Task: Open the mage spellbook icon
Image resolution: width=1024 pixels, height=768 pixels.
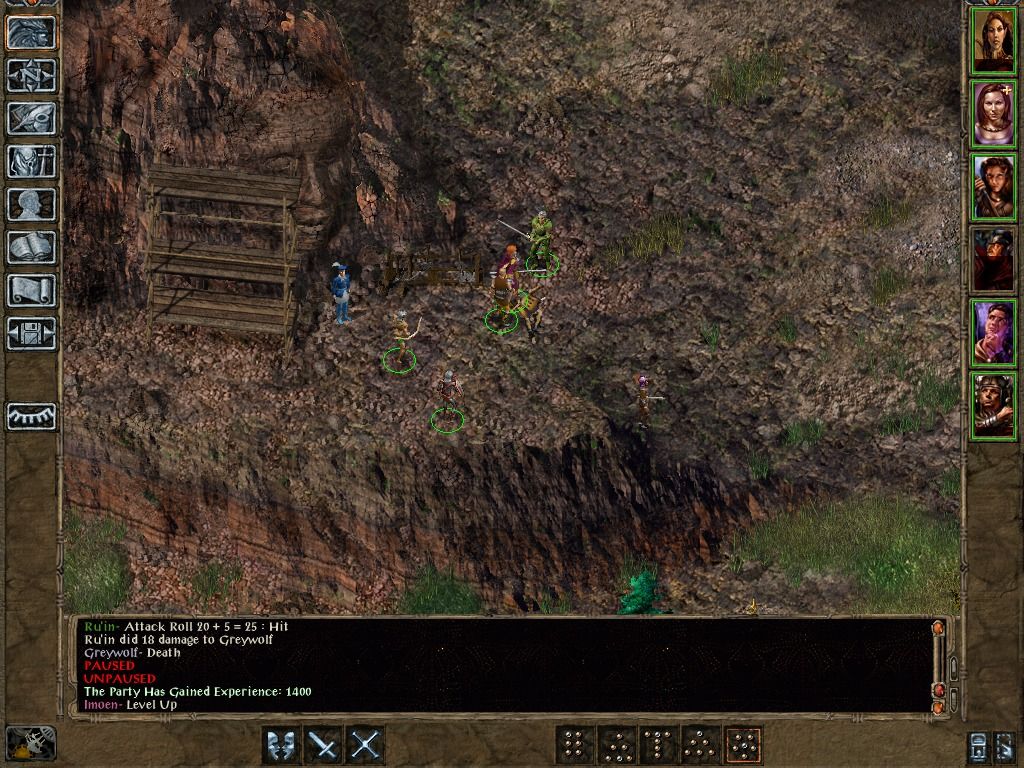Action: 31,247
